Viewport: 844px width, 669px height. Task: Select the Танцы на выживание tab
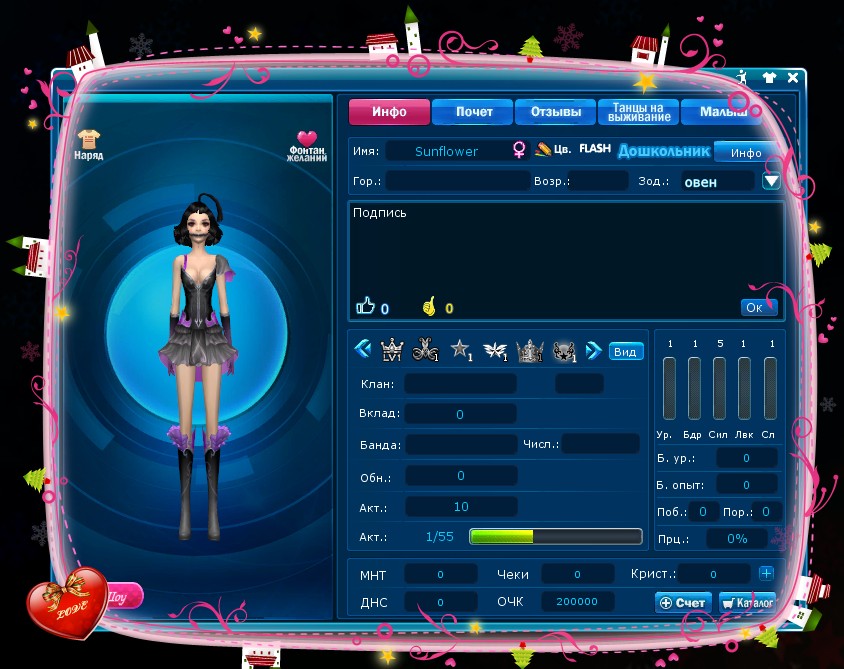pos(639,112)
